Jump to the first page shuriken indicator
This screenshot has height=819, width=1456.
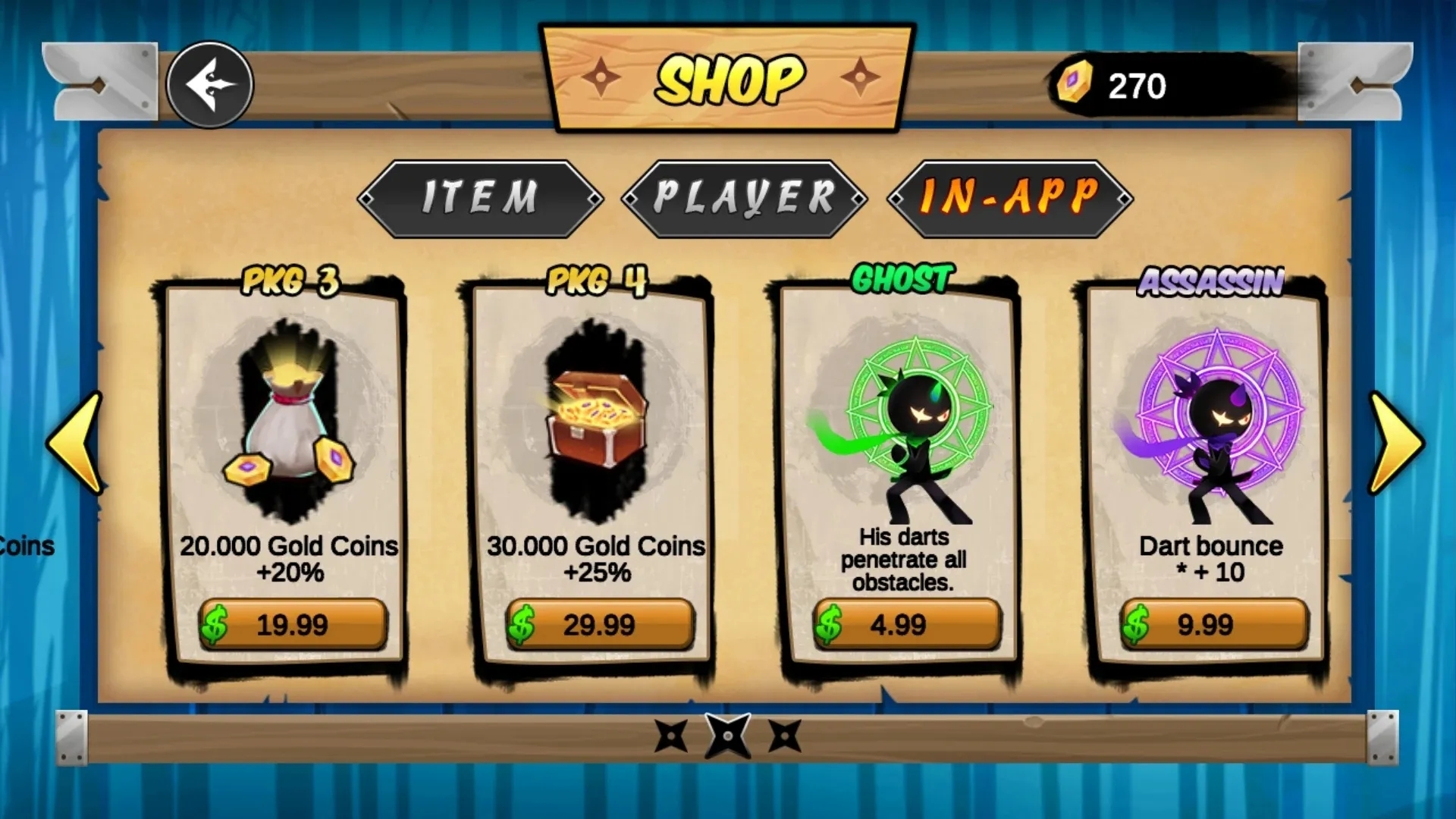click(x=671, y=736)
